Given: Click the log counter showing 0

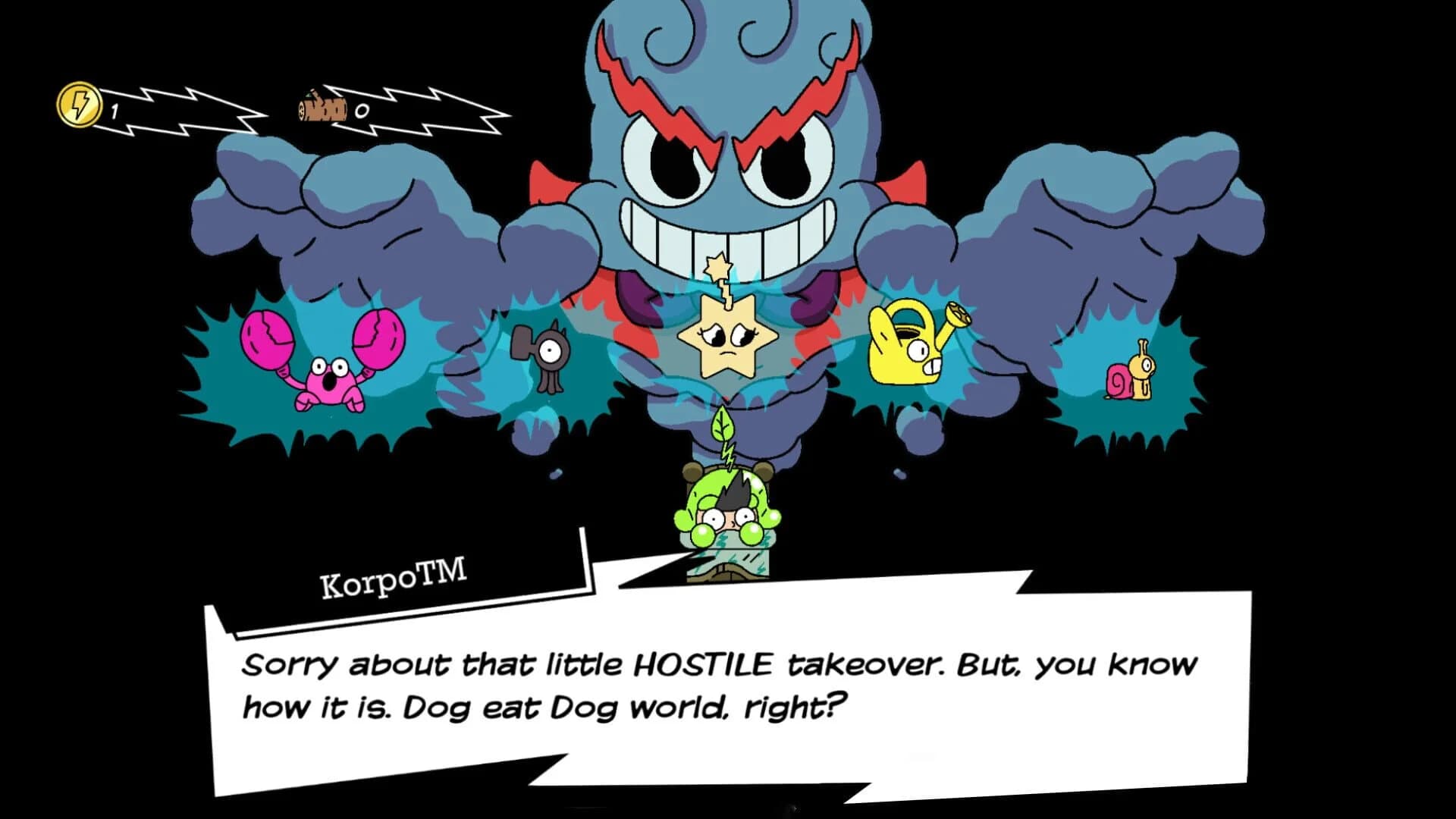Looking at the screenshot, I should point(362,111).
